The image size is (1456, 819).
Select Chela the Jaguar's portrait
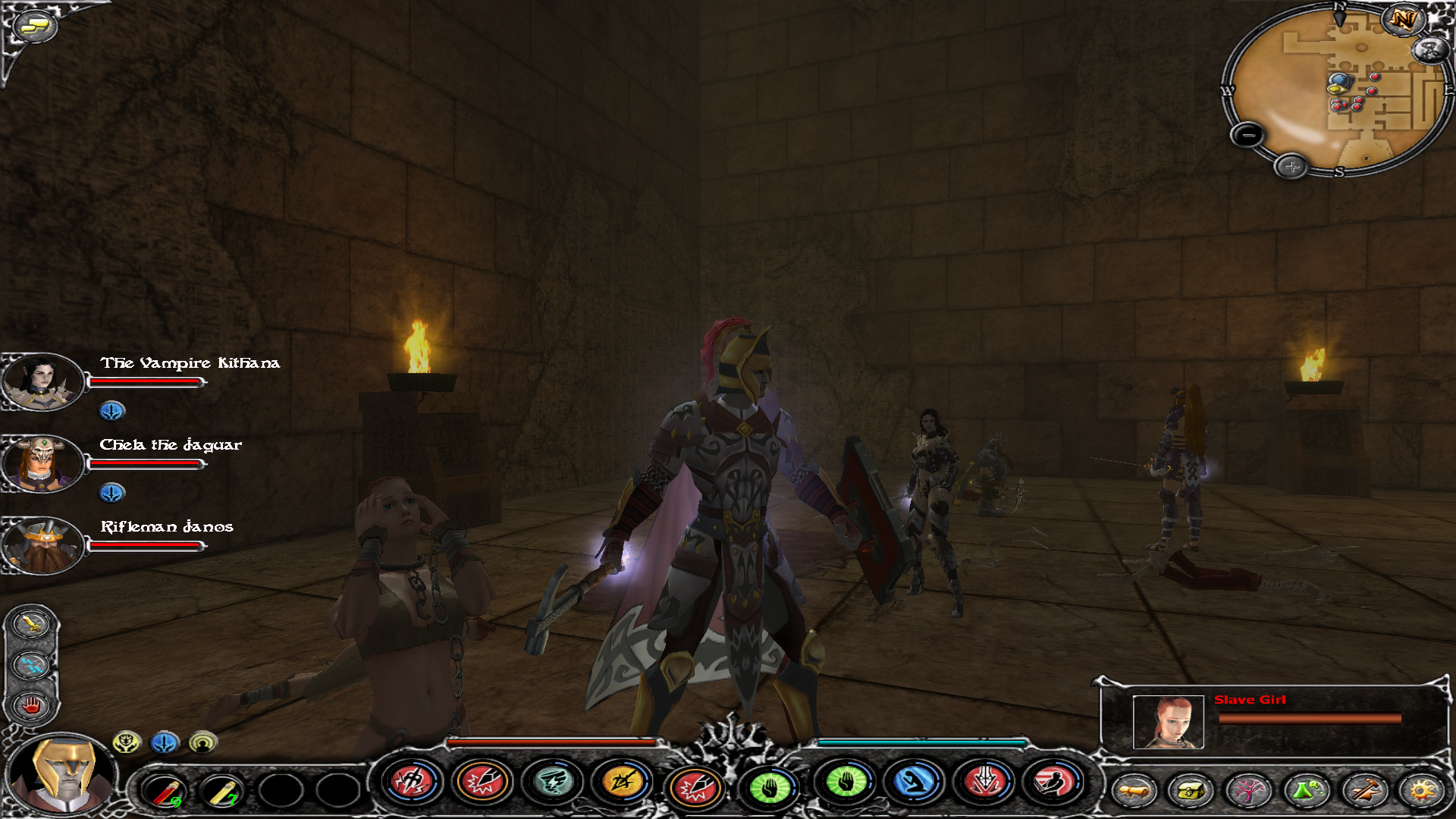[x=41, y=463]
